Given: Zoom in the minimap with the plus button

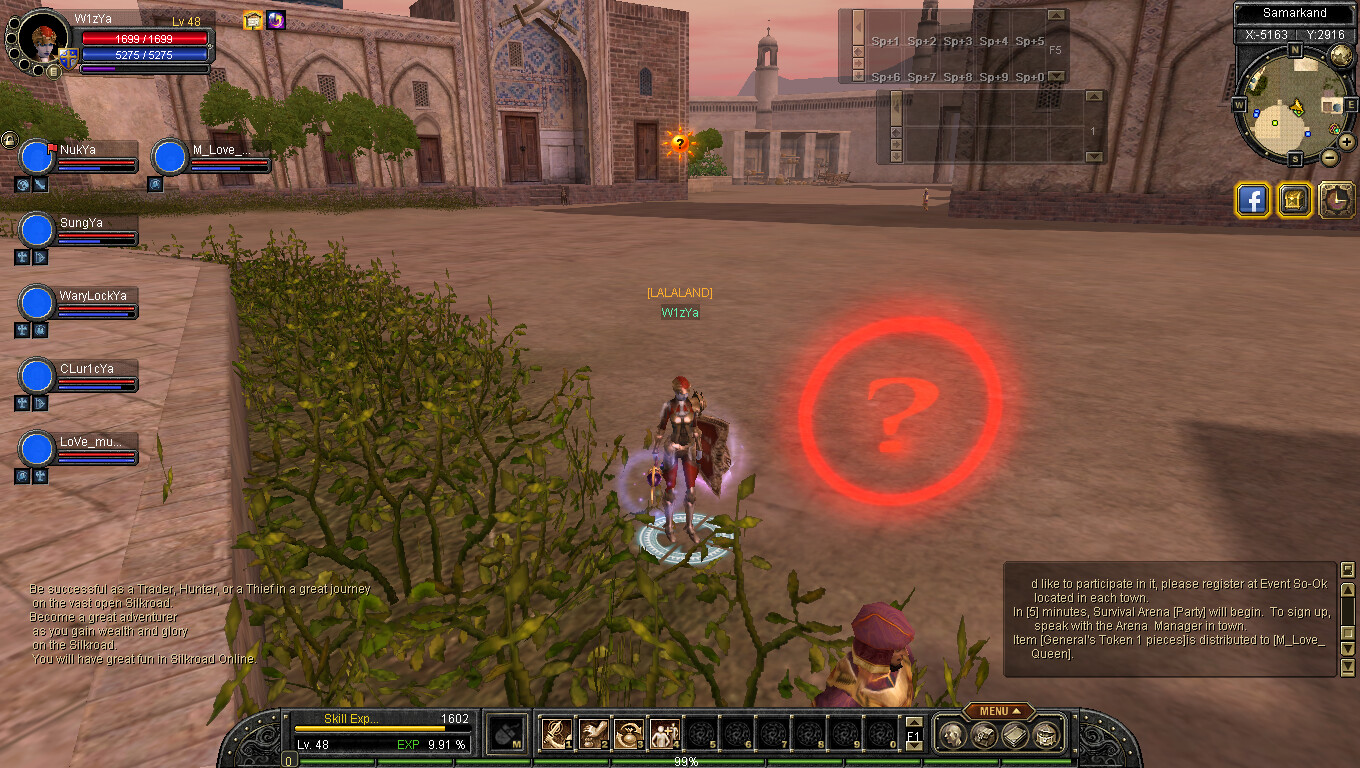Looking at the screenshot, I should pyautogui.click(x=1346, y=142).
